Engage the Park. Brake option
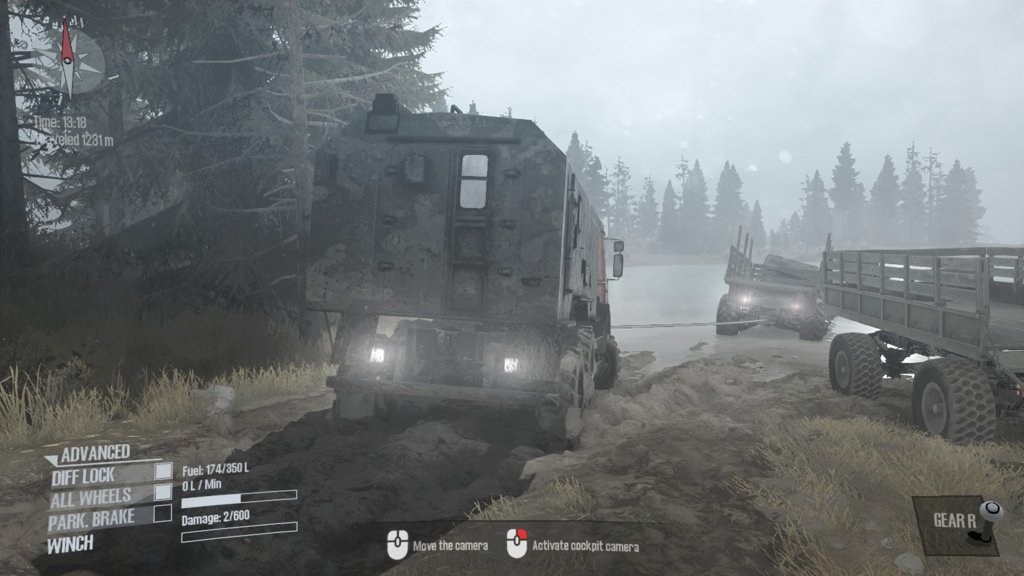Image resolution: width=1024 pixels, height=576 pixels. [162, 514]
